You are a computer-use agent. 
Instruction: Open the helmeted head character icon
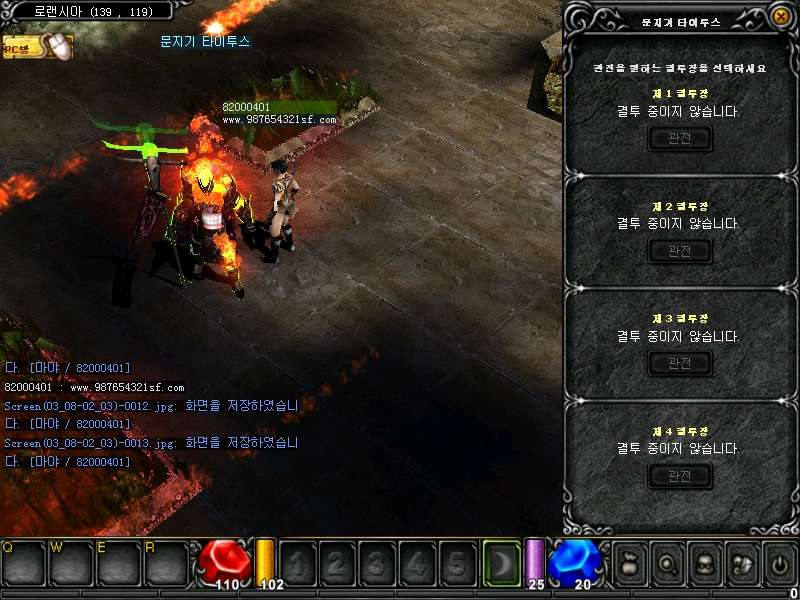point(704,565)
